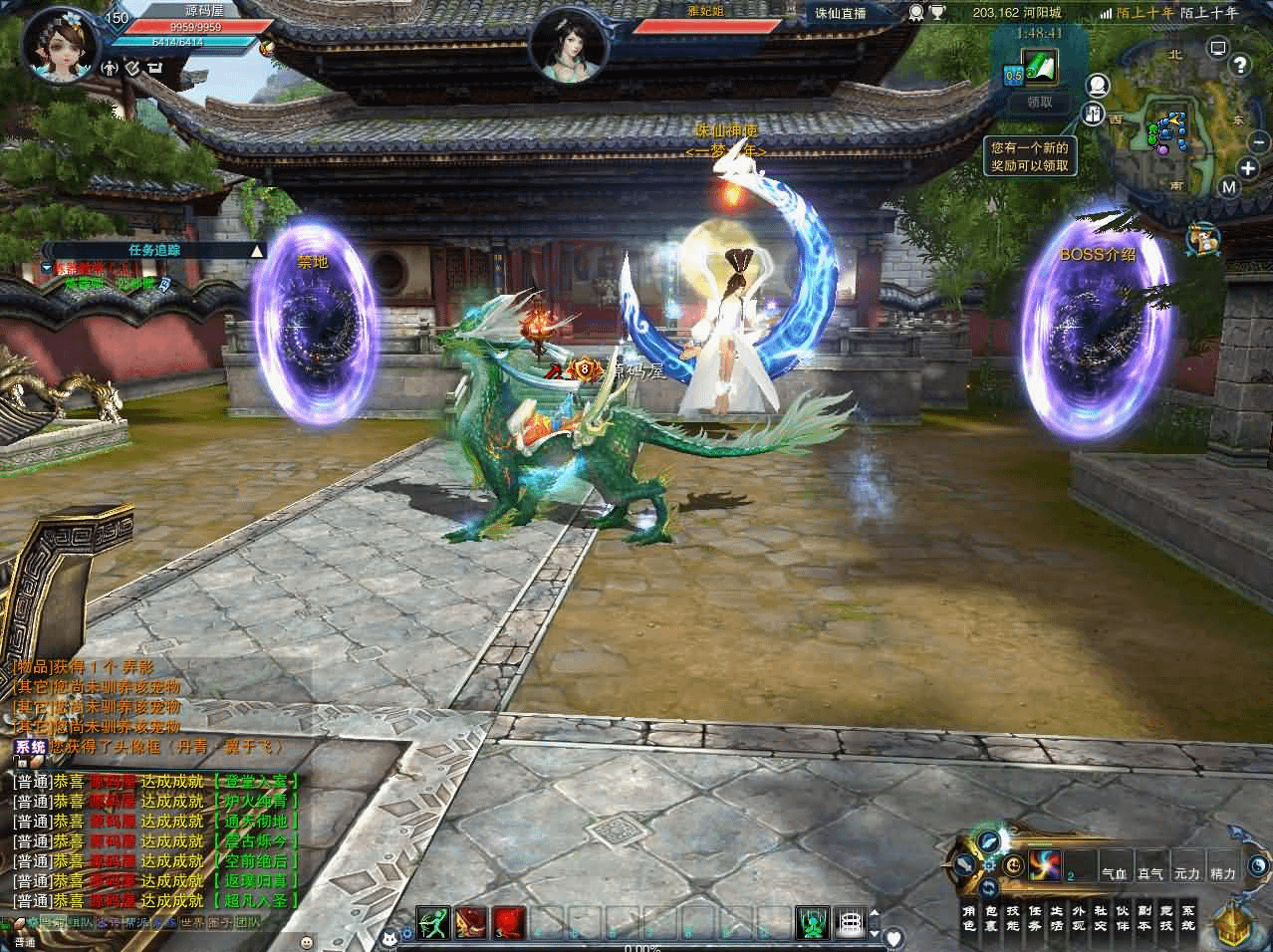The width and height of the screenshot is (1273, 952).
Task: Open the 诛仙直播 livestream tab
Action: pos(841,13)
